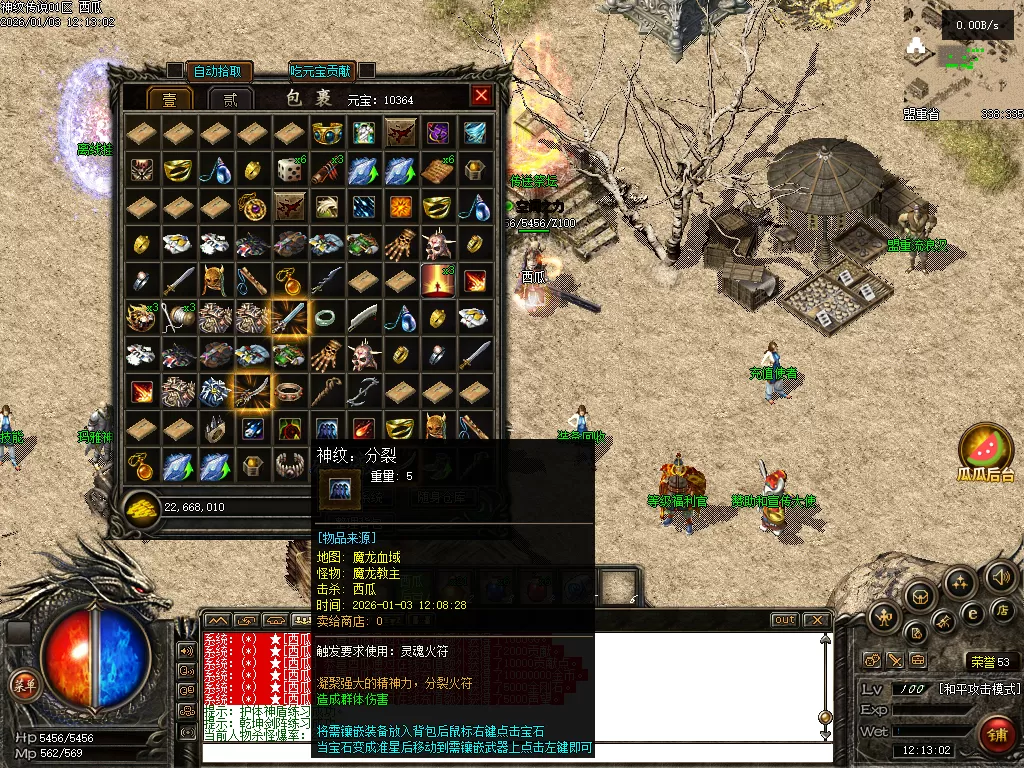Close the 包裹 inventory window
This screenshot has width=1024, height=768.
(481, 96)
